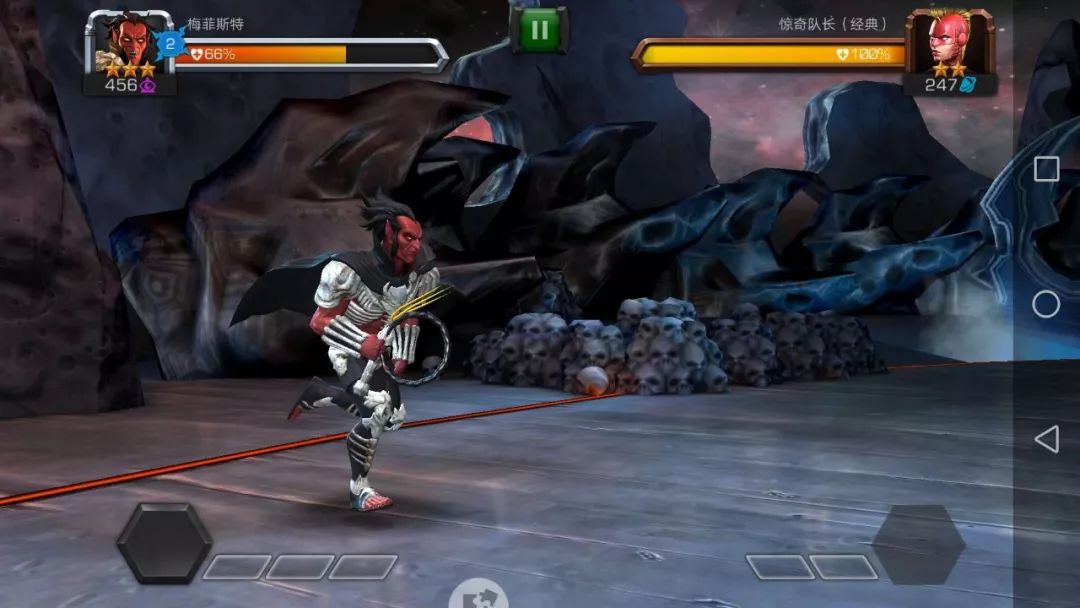
Task: Activate the player's hexagonal special attack button
Action: (164, 543)
